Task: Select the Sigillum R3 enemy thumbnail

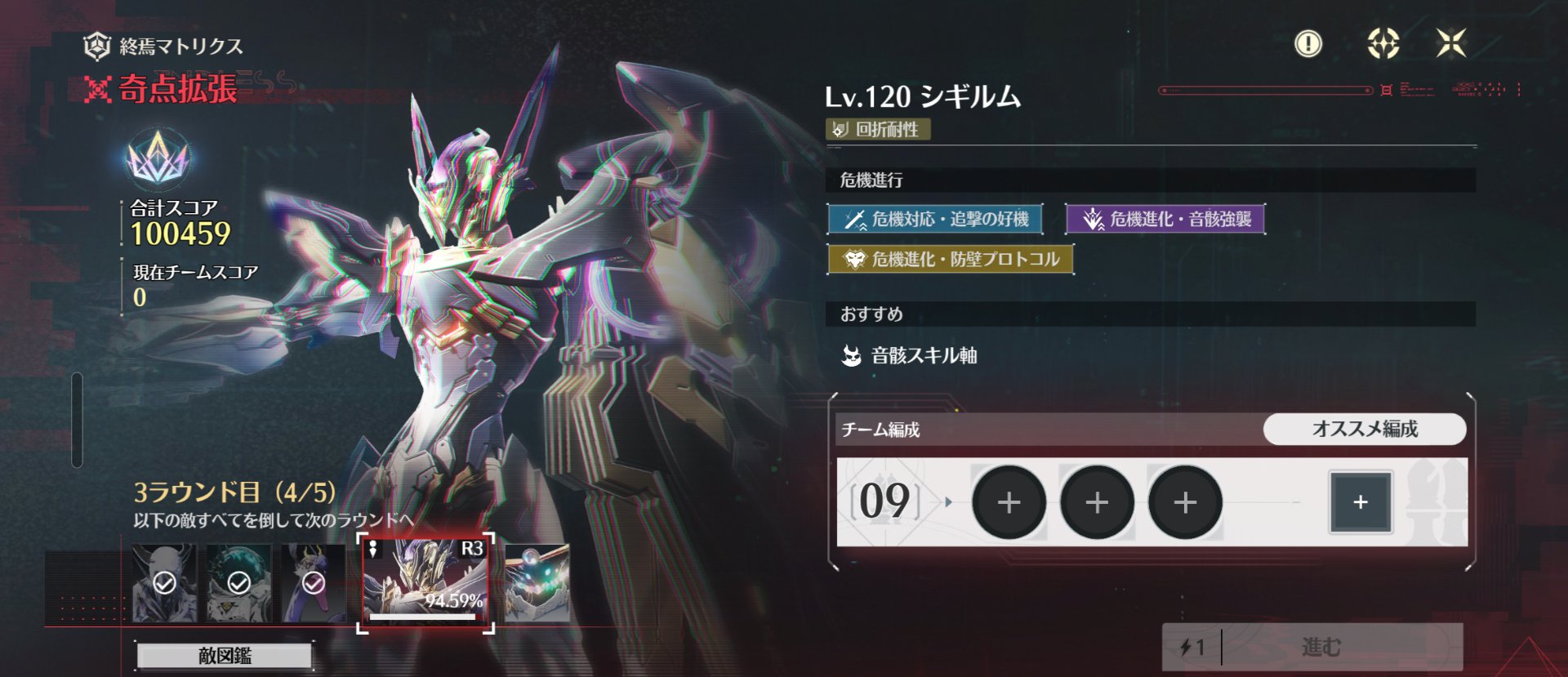Action: tap(425, 581)
